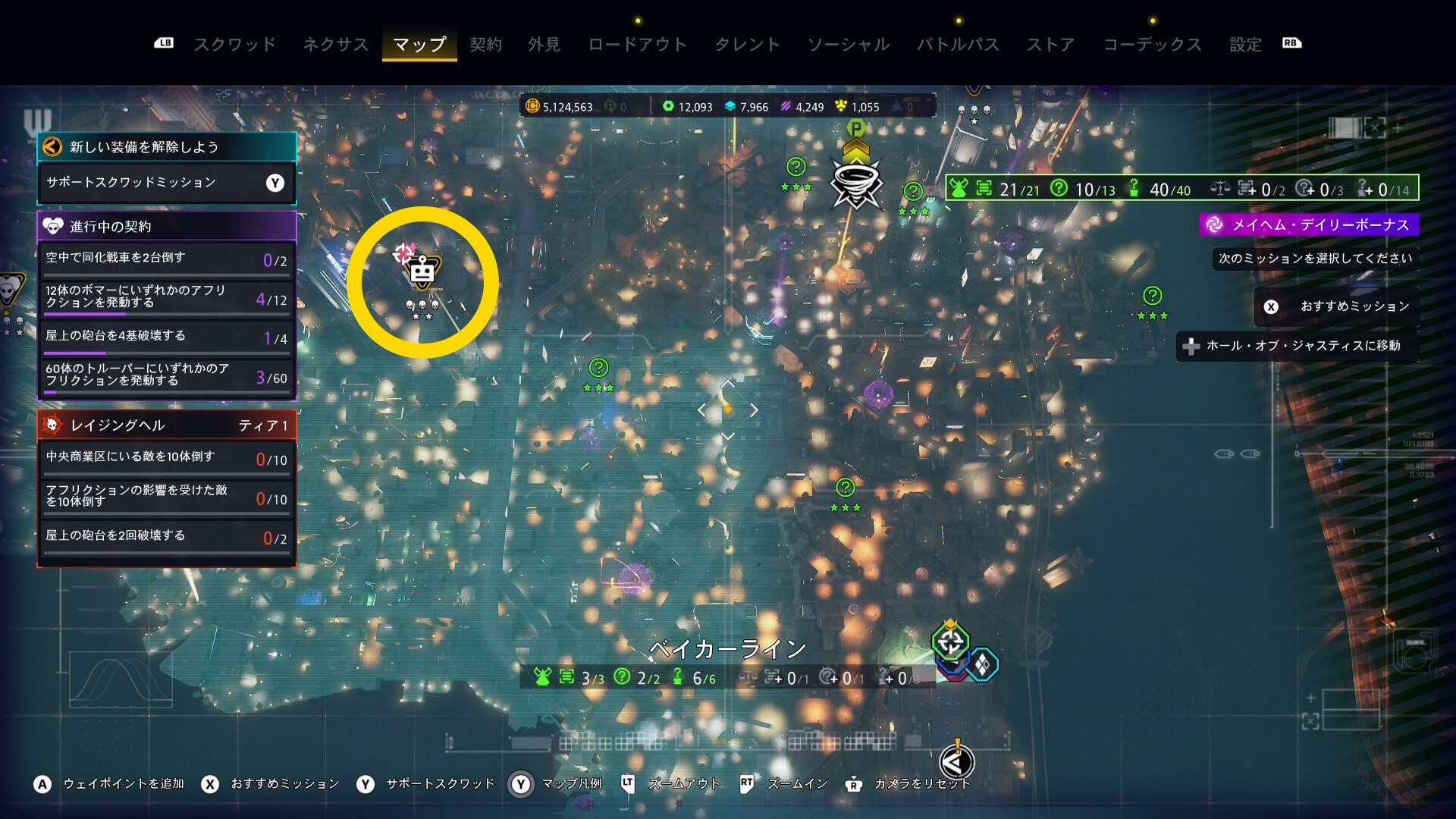Open the メイヘム・デイリーボーナス banner
This screenshot has width=1456, height=819.
[1310, 224]
